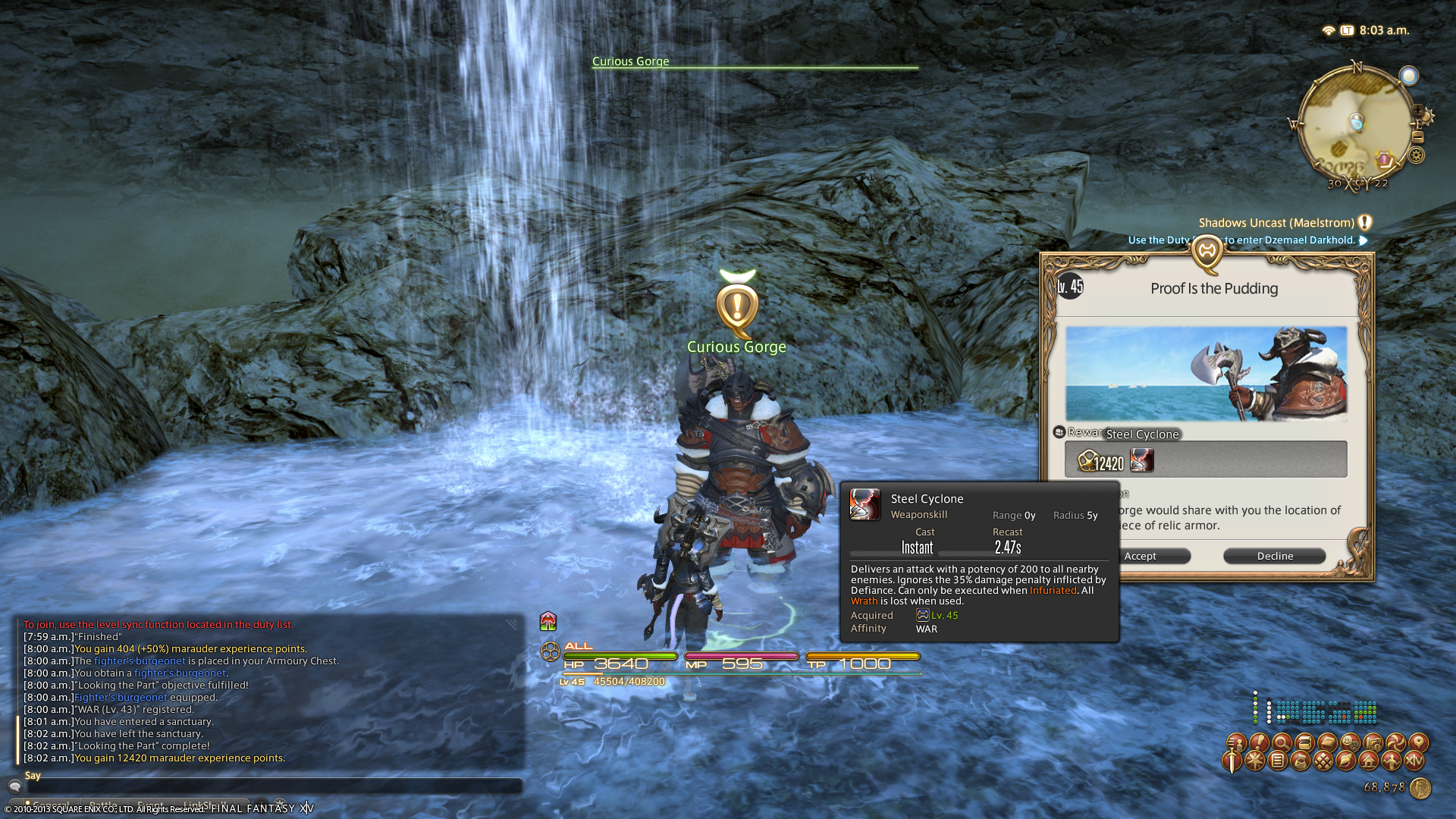Open the journal exclamation mark menu icon
The height and width of the screenshot is (819, 1456).
[x=1259, y=742]
